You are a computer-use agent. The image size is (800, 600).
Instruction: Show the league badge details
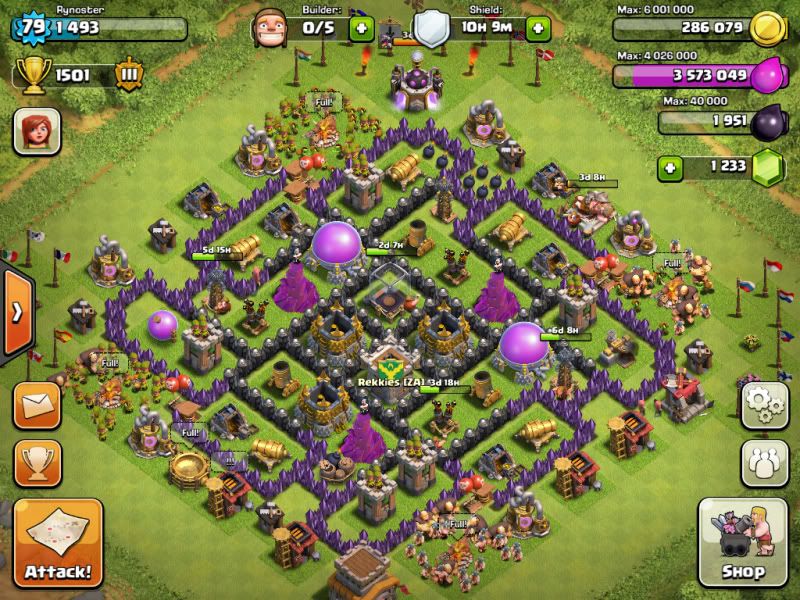tap(128, 74)
